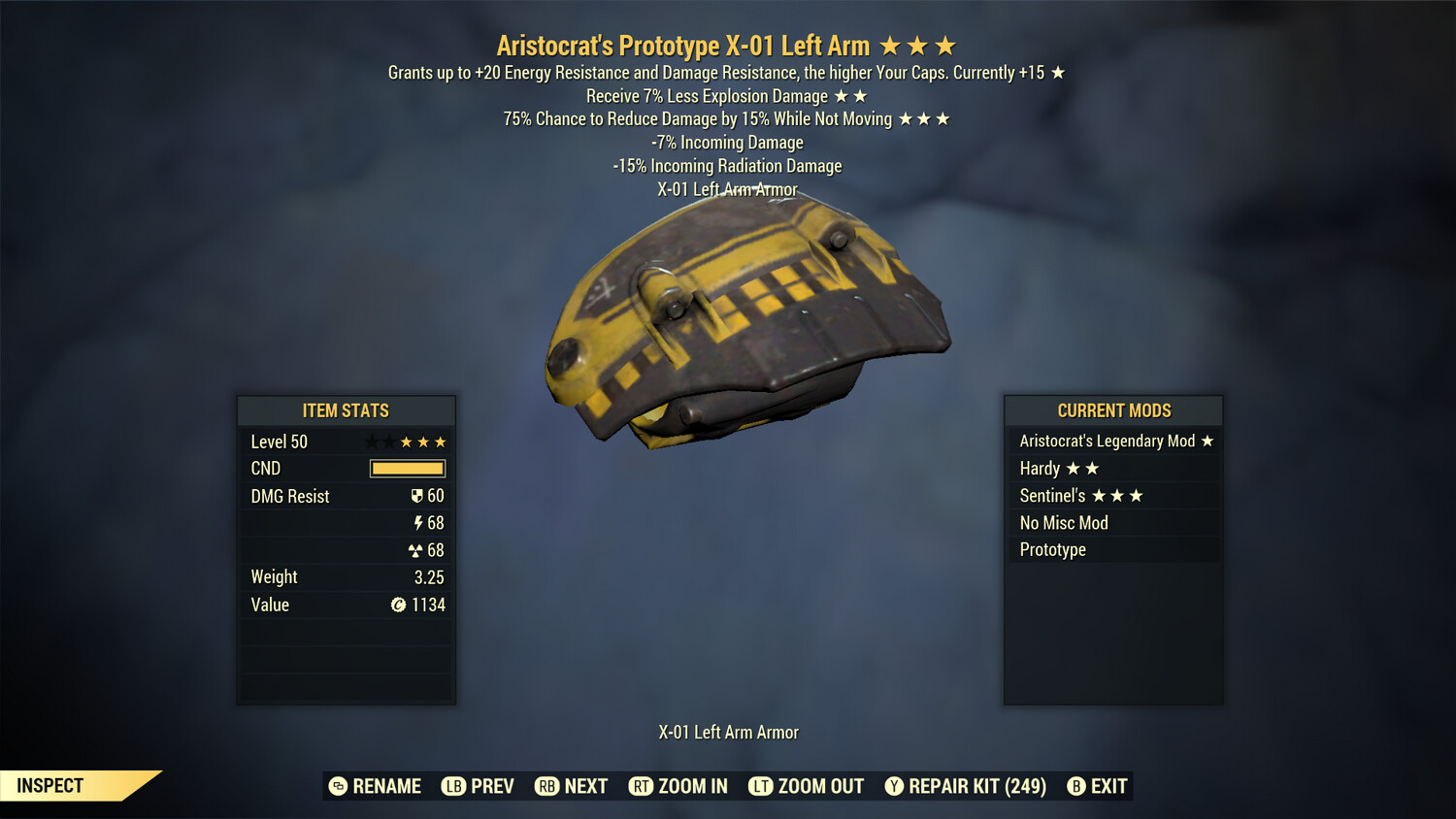Viewport: 1456px width, 819px height.
Task: Switch to the INSPECT tab
Action: coord(50,786)
